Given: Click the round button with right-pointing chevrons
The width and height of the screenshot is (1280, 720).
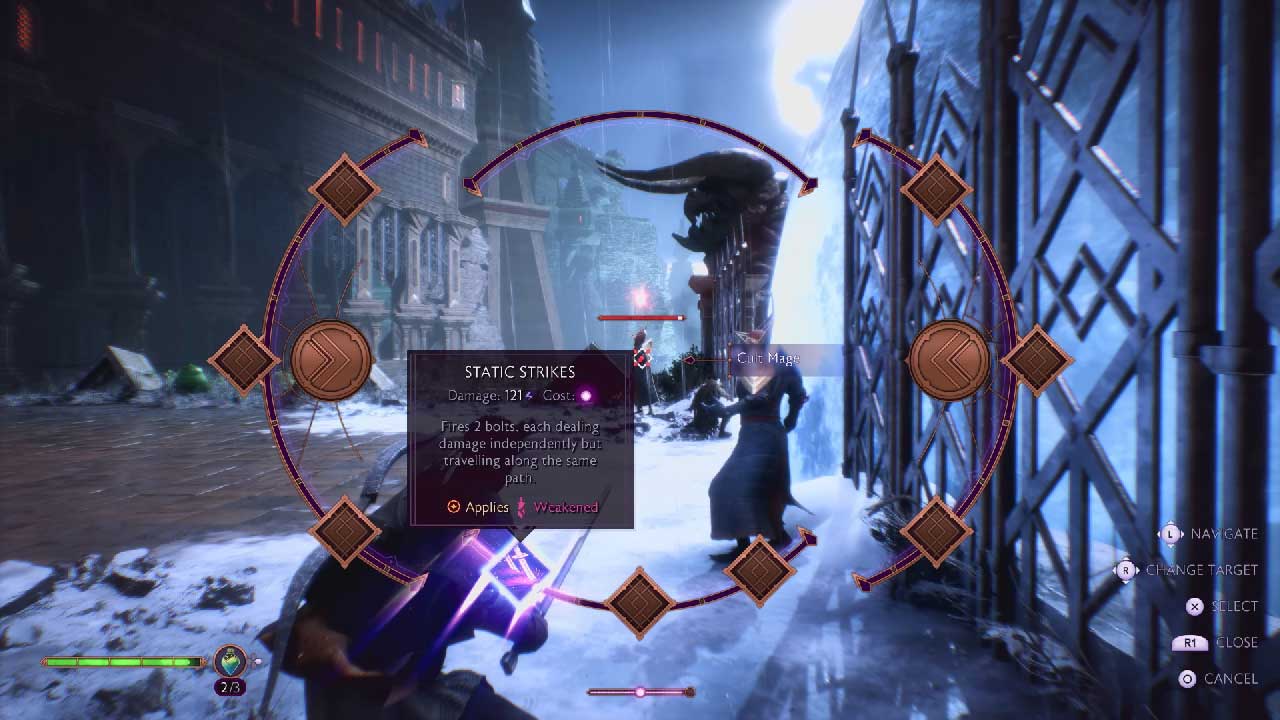Looking at the screenshot, I should pyautogui.click(x=331, y=359).
